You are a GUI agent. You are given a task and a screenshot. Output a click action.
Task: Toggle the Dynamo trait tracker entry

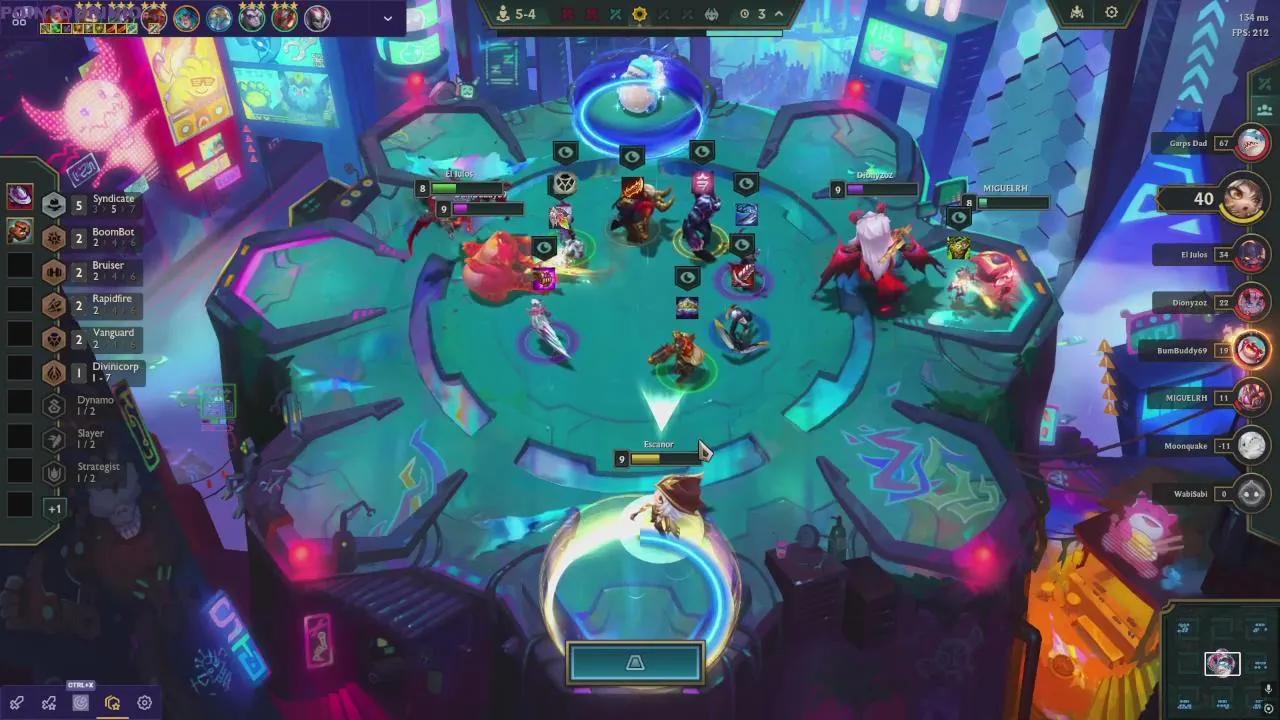tap(54, 404)
